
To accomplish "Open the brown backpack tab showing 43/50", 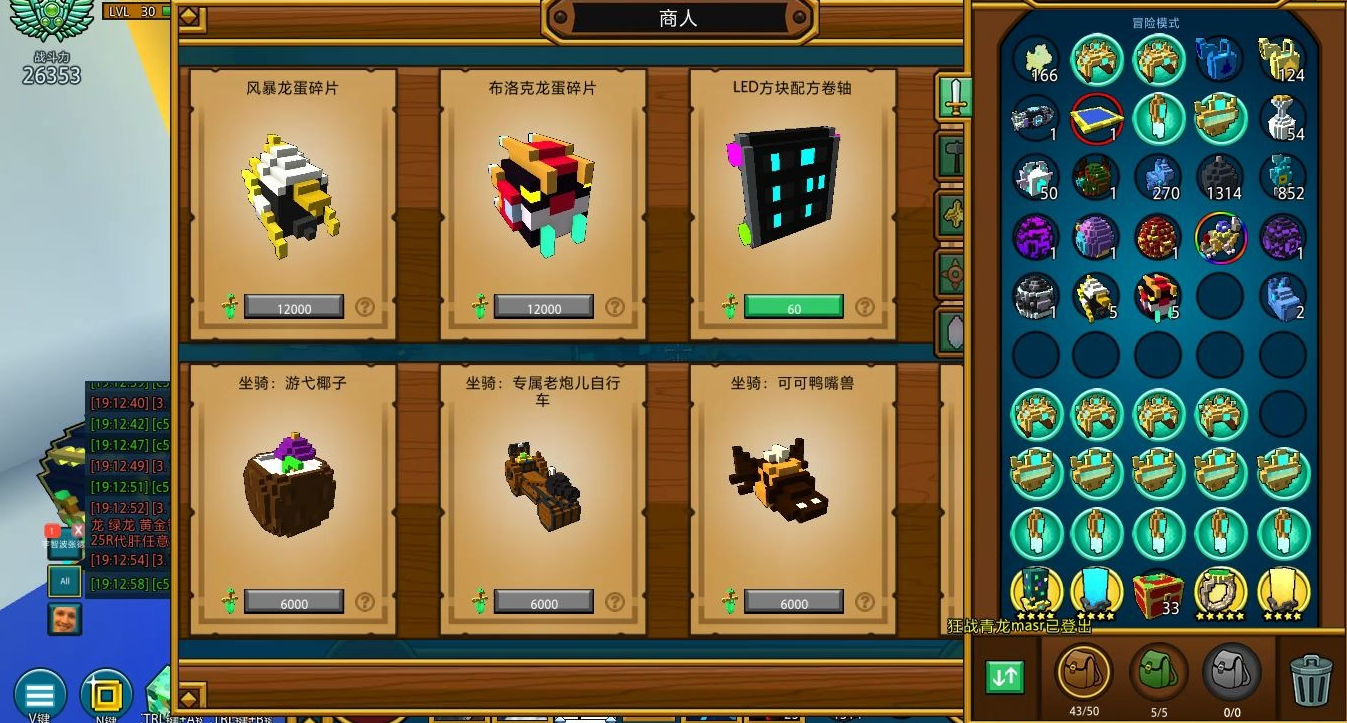I will click(1085, 673).
